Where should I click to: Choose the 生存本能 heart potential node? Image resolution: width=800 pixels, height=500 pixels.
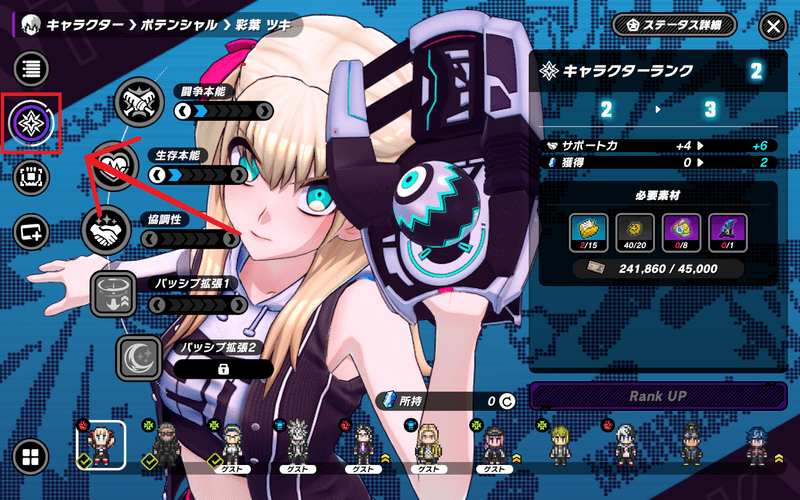pos(116,164)
